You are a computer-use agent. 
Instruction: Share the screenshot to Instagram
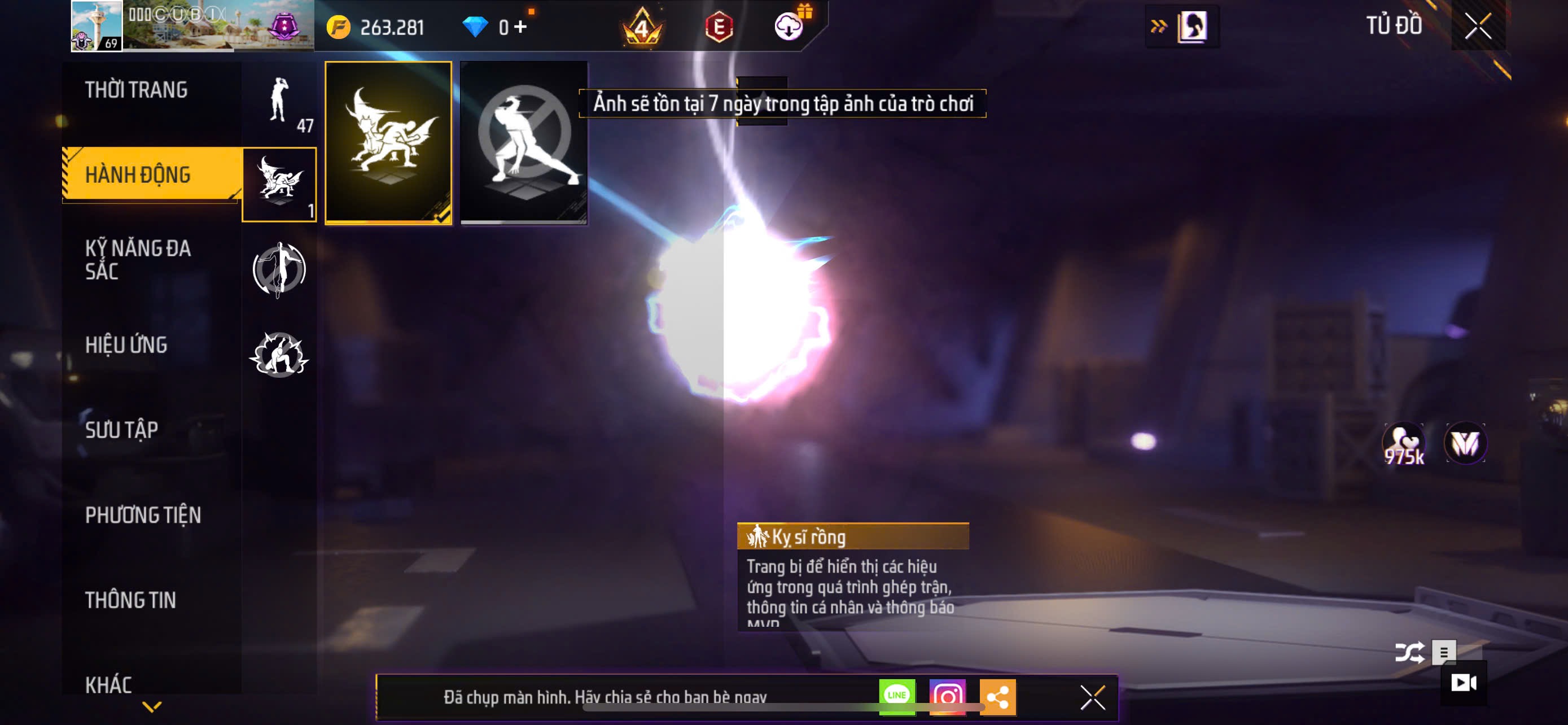click(x=947, y=696)
